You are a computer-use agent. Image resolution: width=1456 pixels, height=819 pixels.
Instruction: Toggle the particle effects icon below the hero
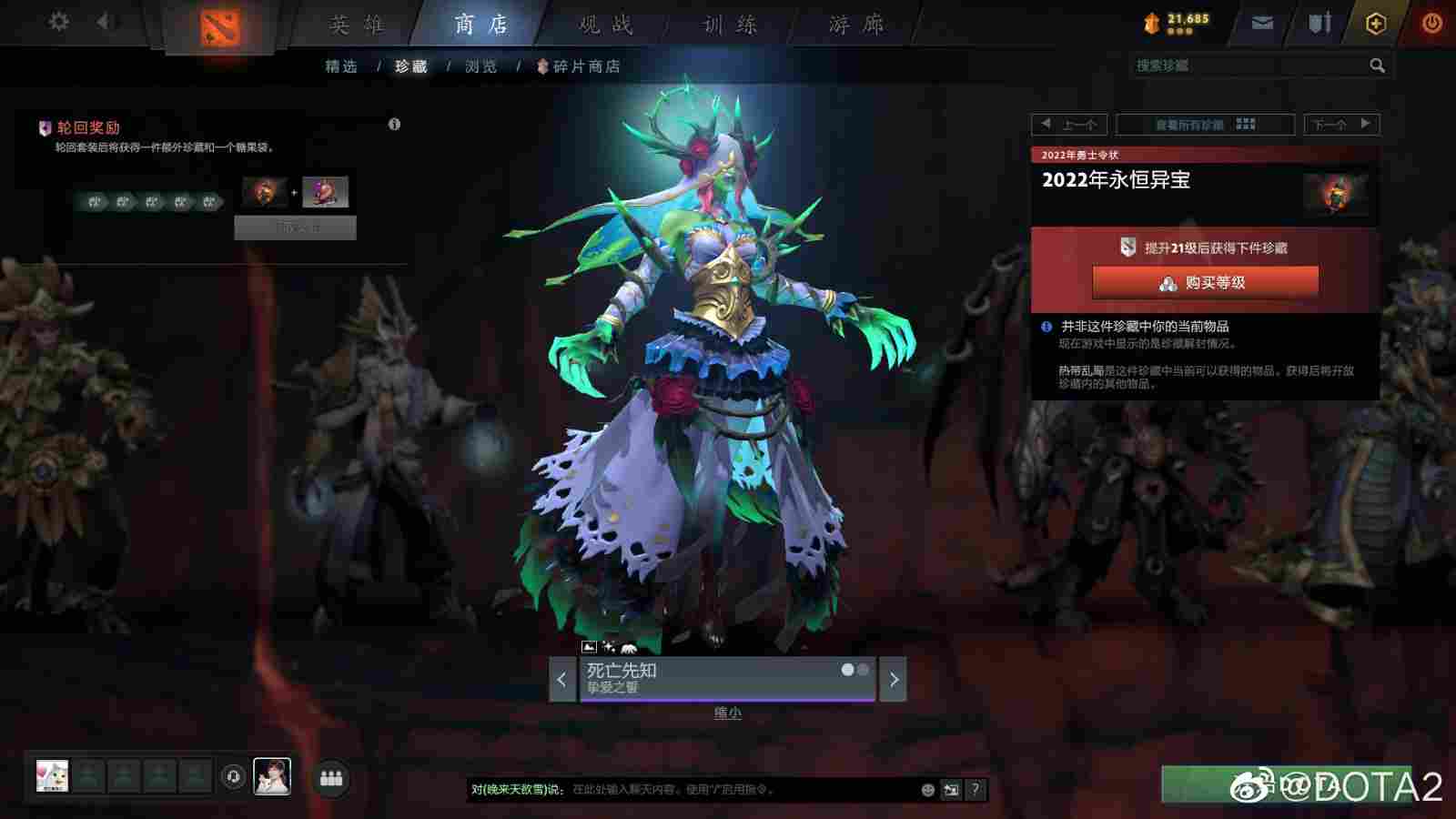click(x=608, y=647)
